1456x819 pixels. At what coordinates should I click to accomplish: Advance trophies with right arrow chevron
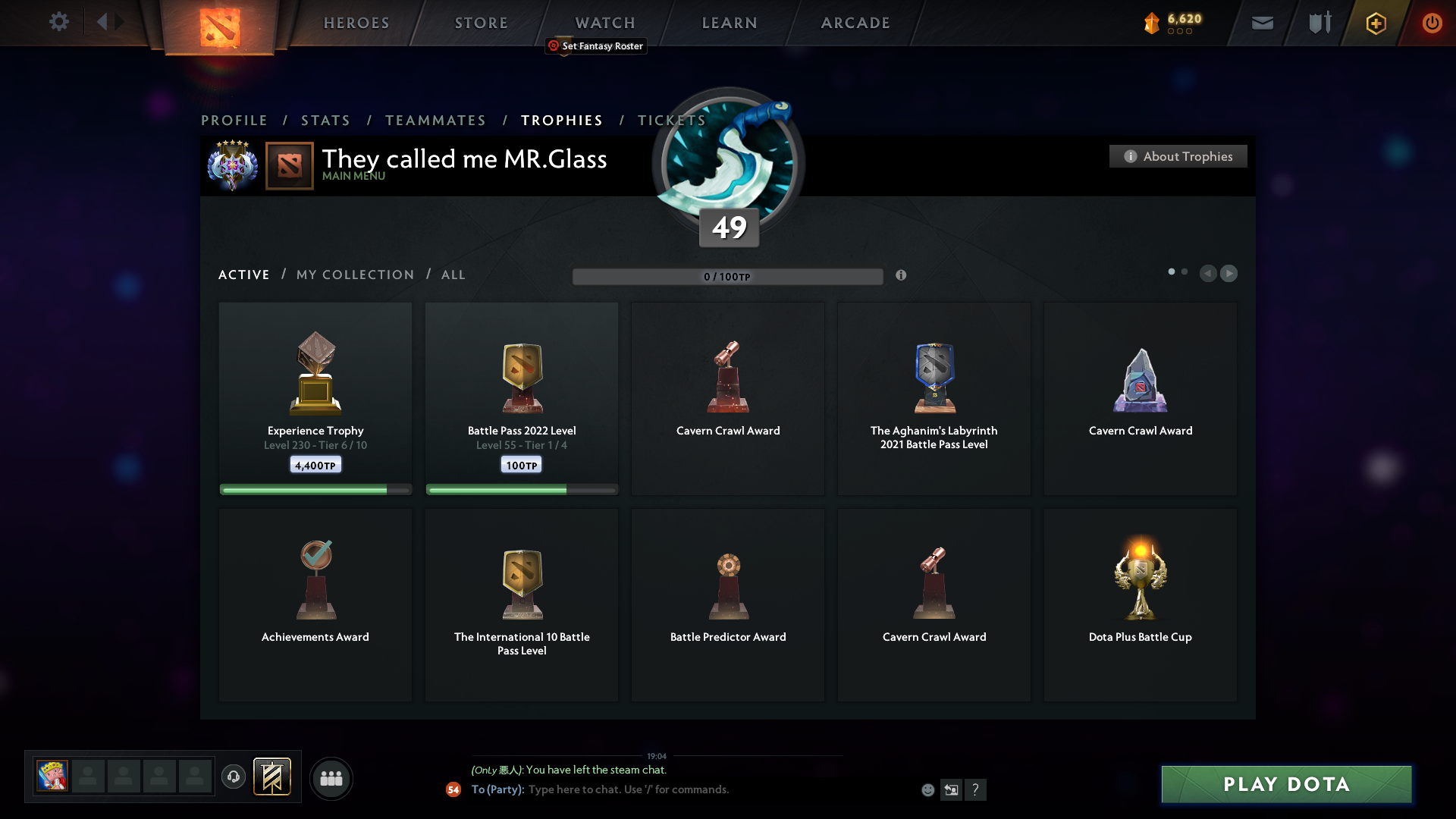point(1229,274)
